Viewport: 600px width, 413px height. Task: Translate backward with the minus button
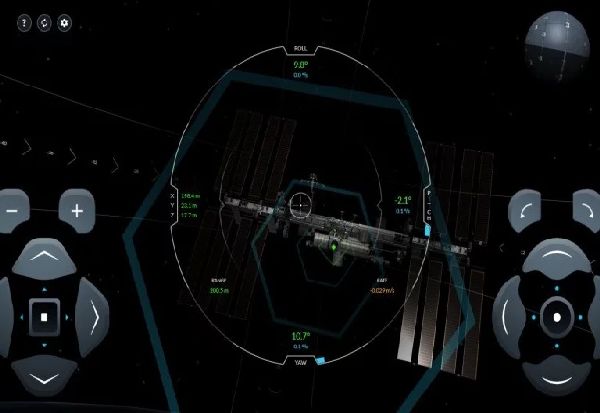(x=11, y=211)
